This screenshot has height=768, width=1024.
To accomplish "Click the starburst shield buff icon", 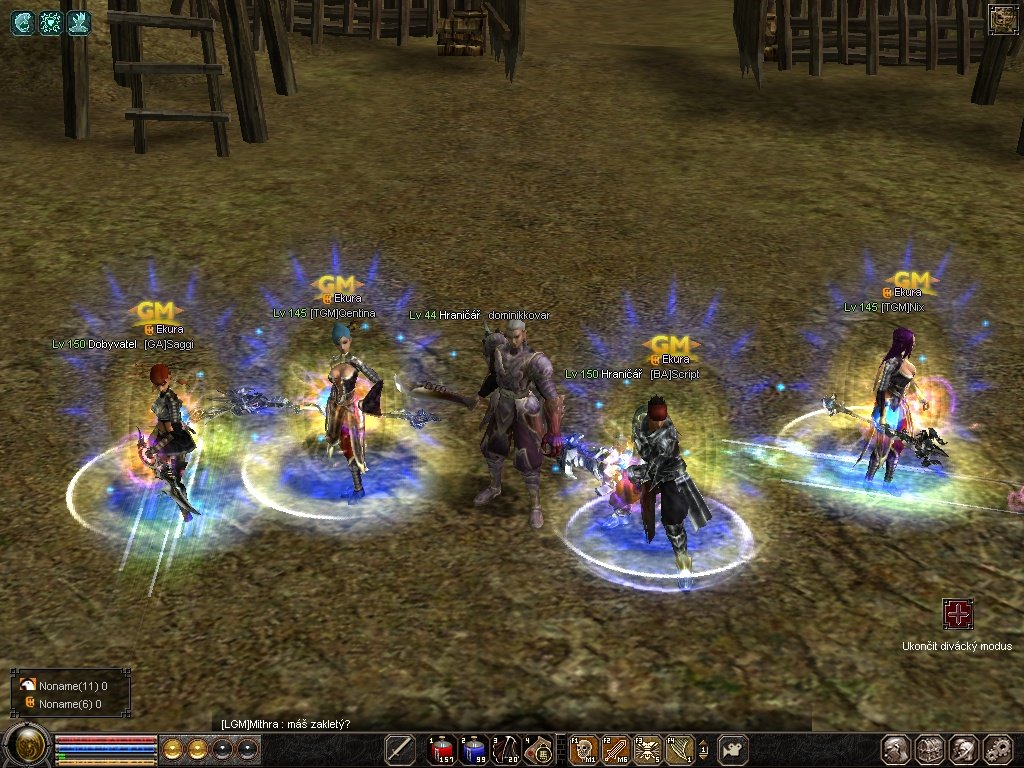I will (50, 23).
